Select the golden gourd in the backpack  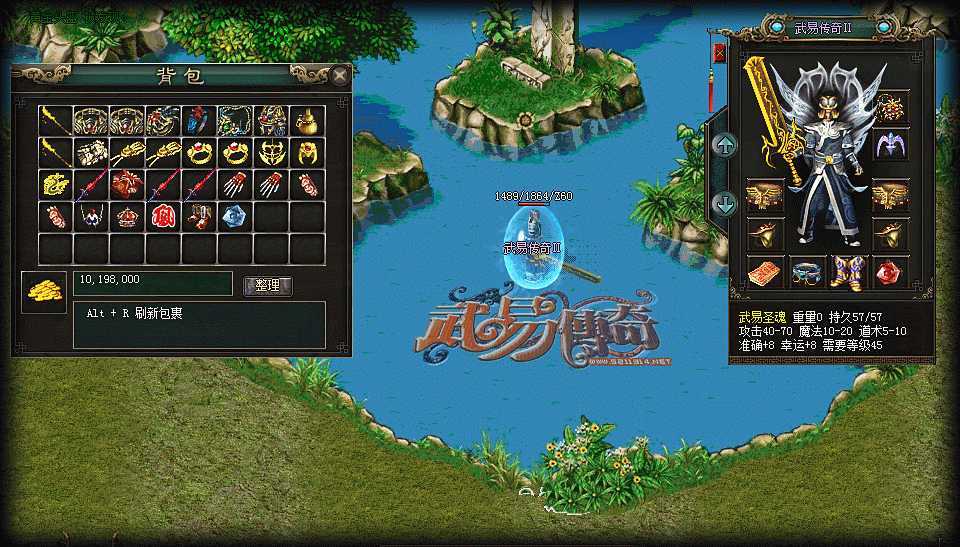(x=307, y=120)
